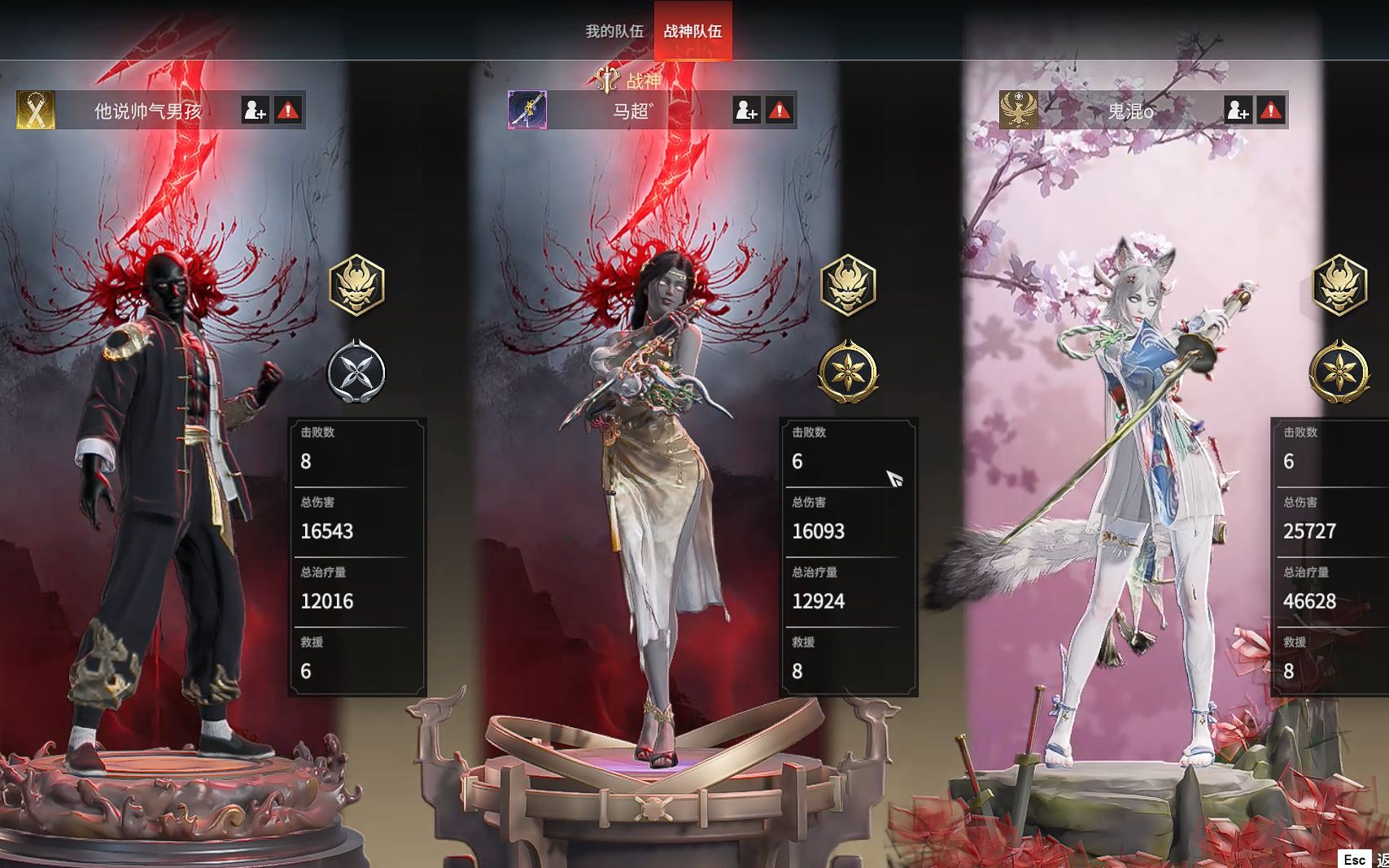Inspect 鬼混o's gold demon mask badge
The width and height of the screenshot is (1389, 868).
coord(1339,285)
